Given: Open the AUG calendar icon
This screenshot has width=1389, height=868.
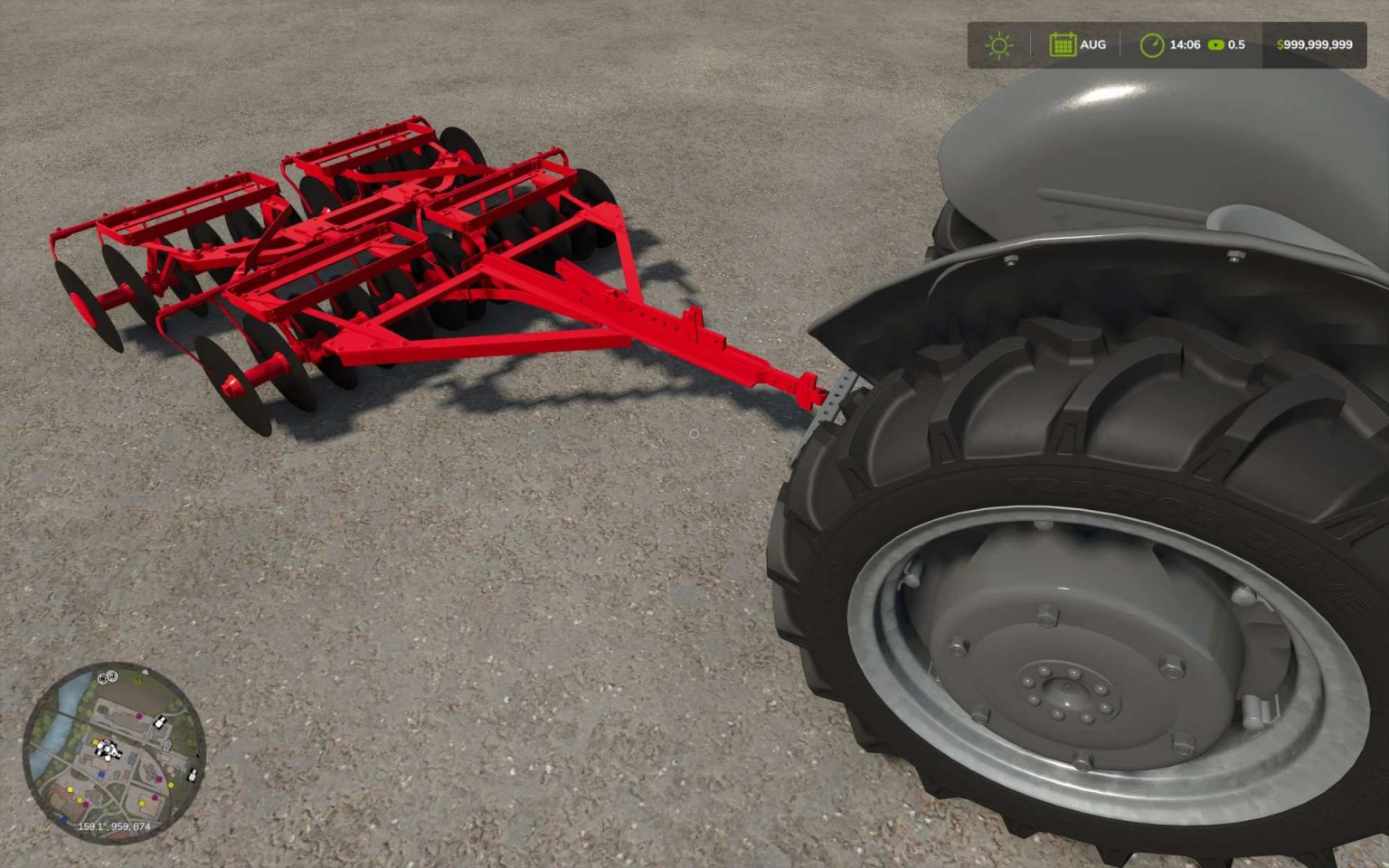Looking at the screenshot, I should pyautogui.click(x=1063, y=43).
